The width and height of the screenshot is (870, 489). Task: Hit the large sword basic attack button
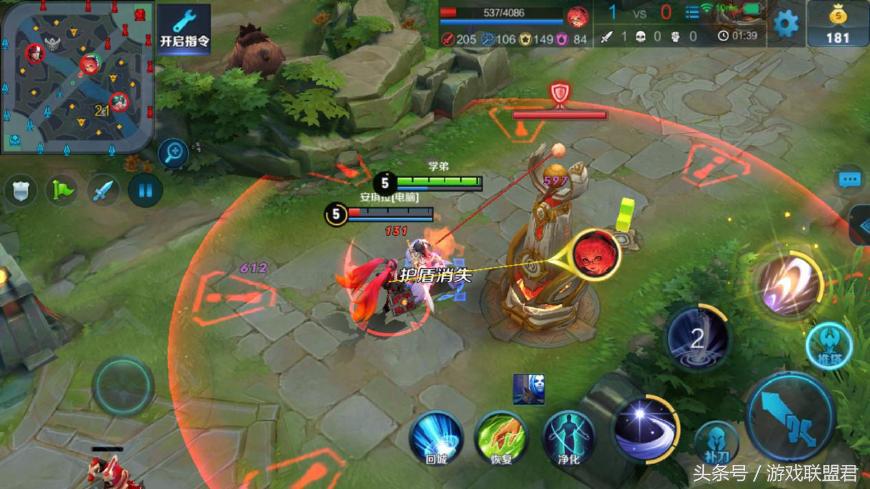[791, 416]
